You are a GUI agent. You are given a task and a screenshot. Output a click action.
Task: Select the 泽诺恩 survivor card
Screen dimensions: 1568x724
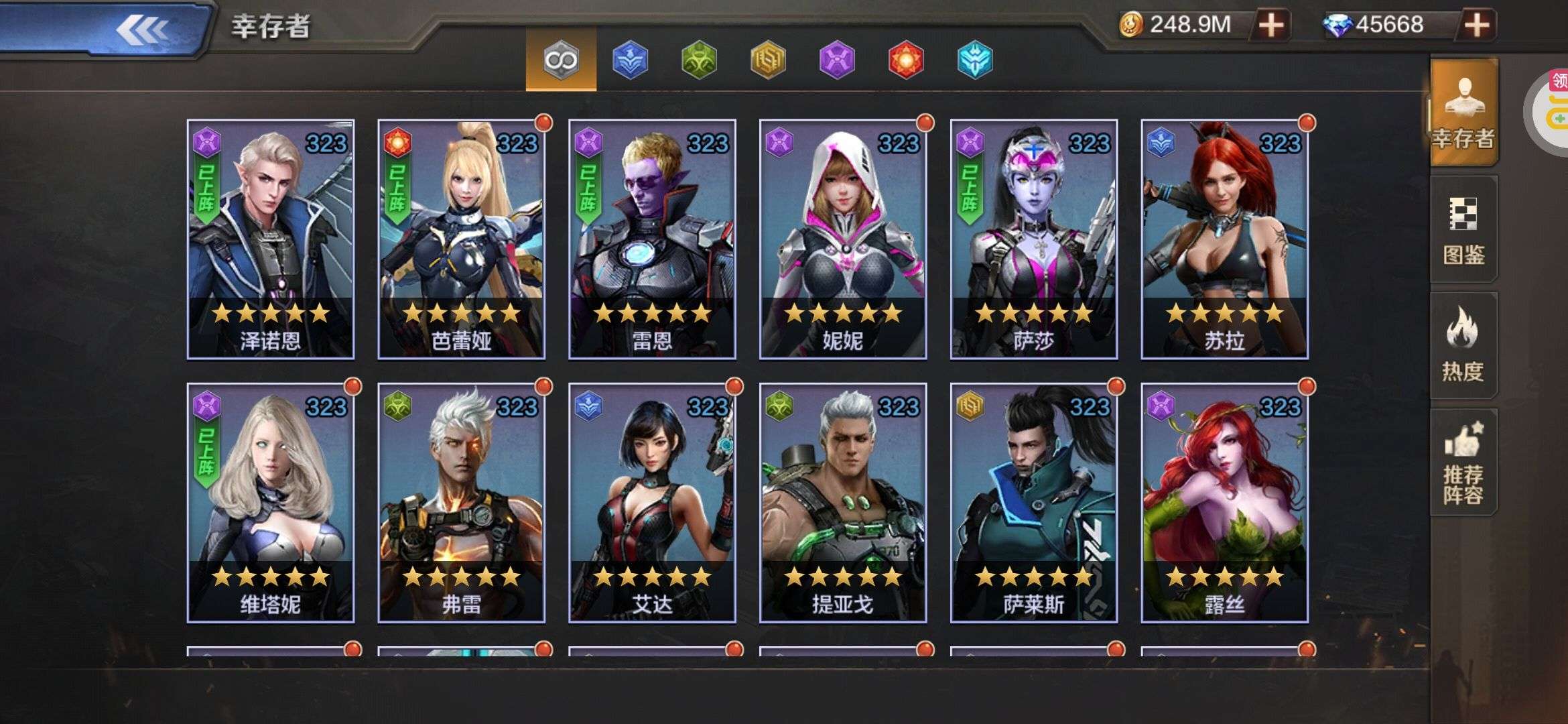[271, 239]
